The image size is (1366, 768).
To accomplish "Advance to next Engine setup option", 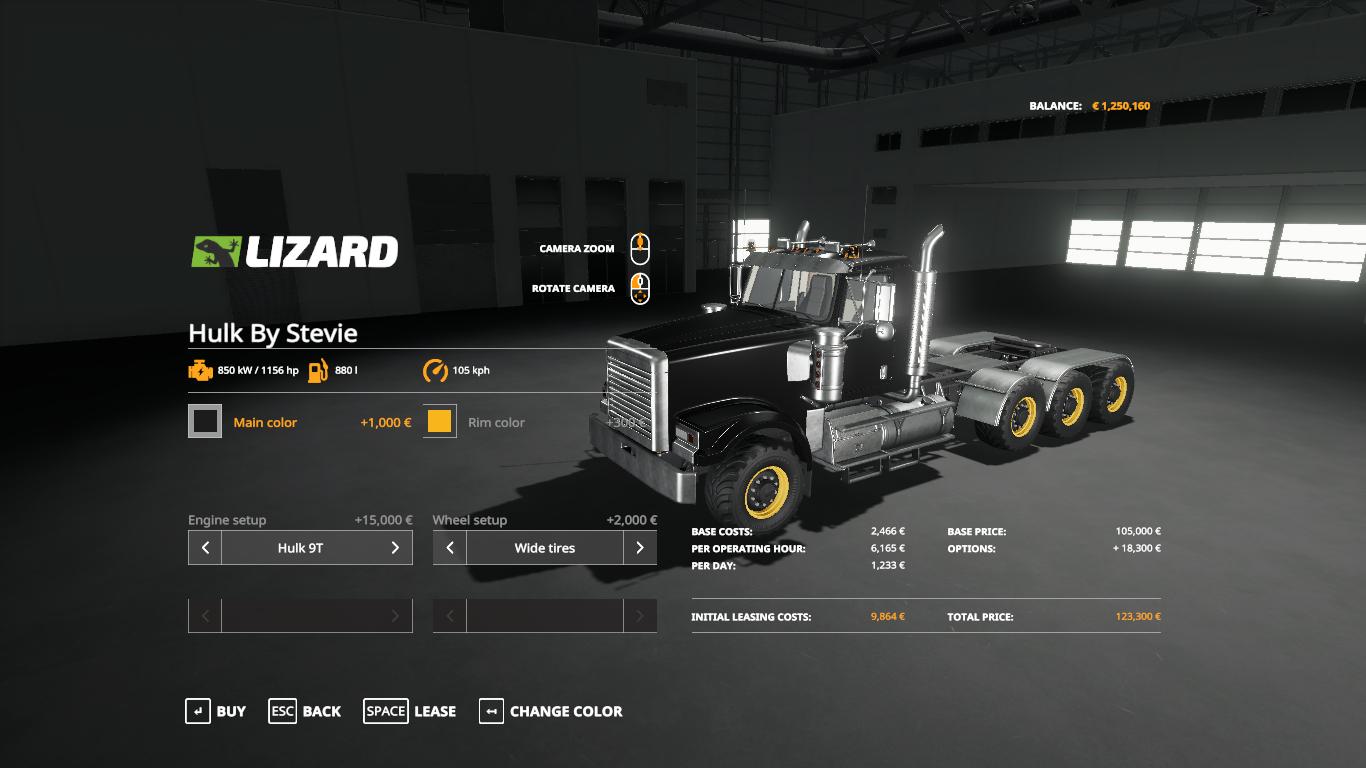I will tap(395, 548).
